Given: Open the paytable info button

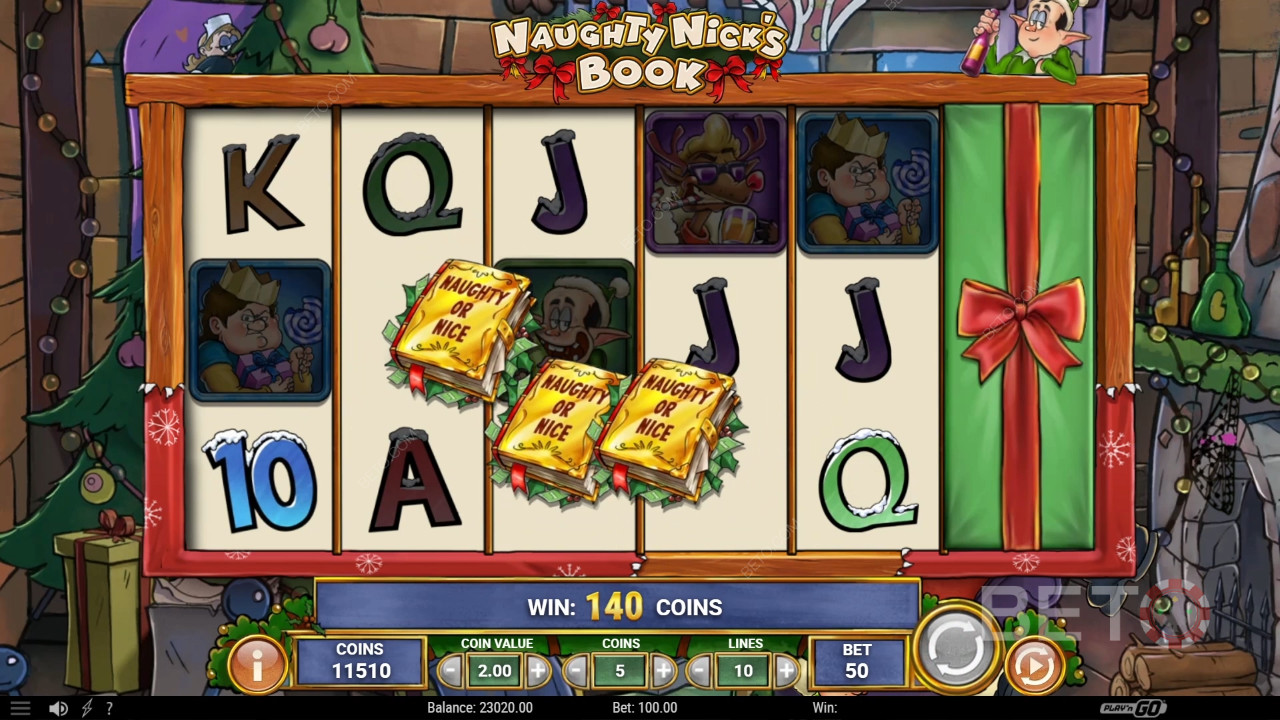Looking at the screenshot, I should 257,664.
